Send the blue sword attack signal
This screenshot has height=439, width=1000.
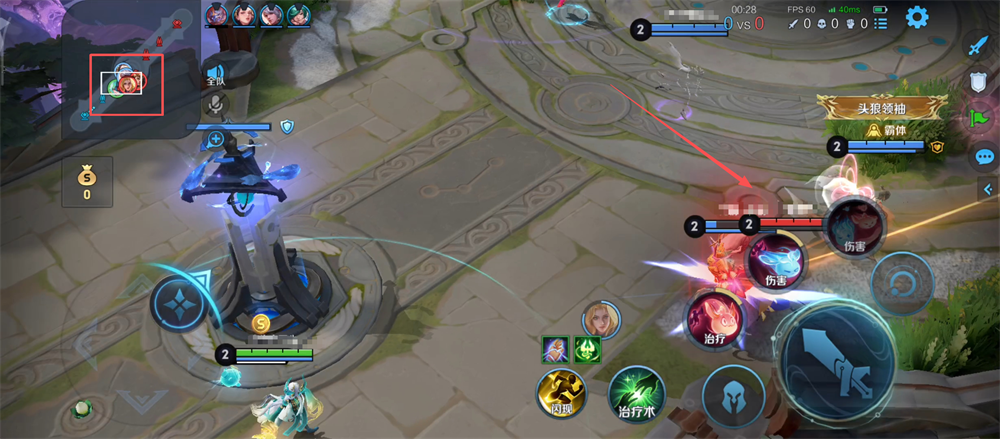[x=978, y=46]
